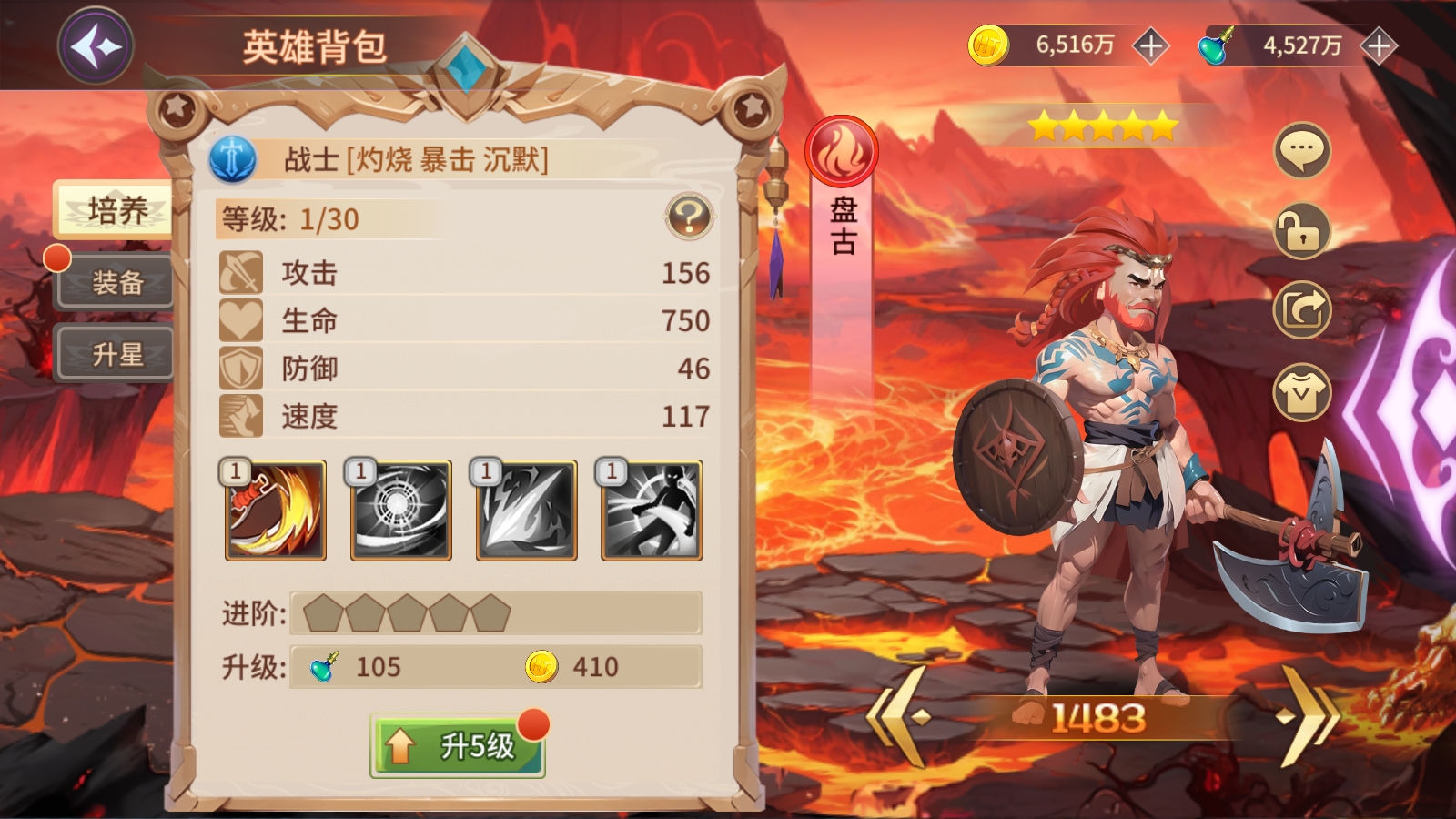Open the chat bubble icon on right sidebar
The width and height of the screenshot is (1456, 819).
click(x=1303, y=151)
